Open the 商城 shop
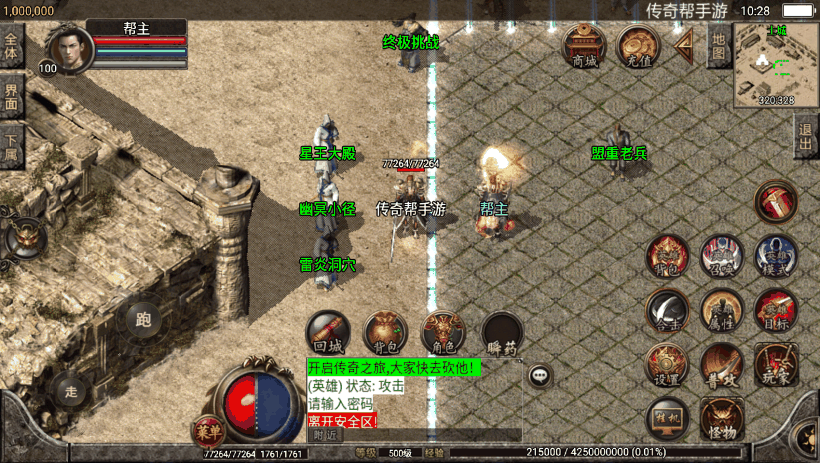Screen dimensions: 820x463 584,46
